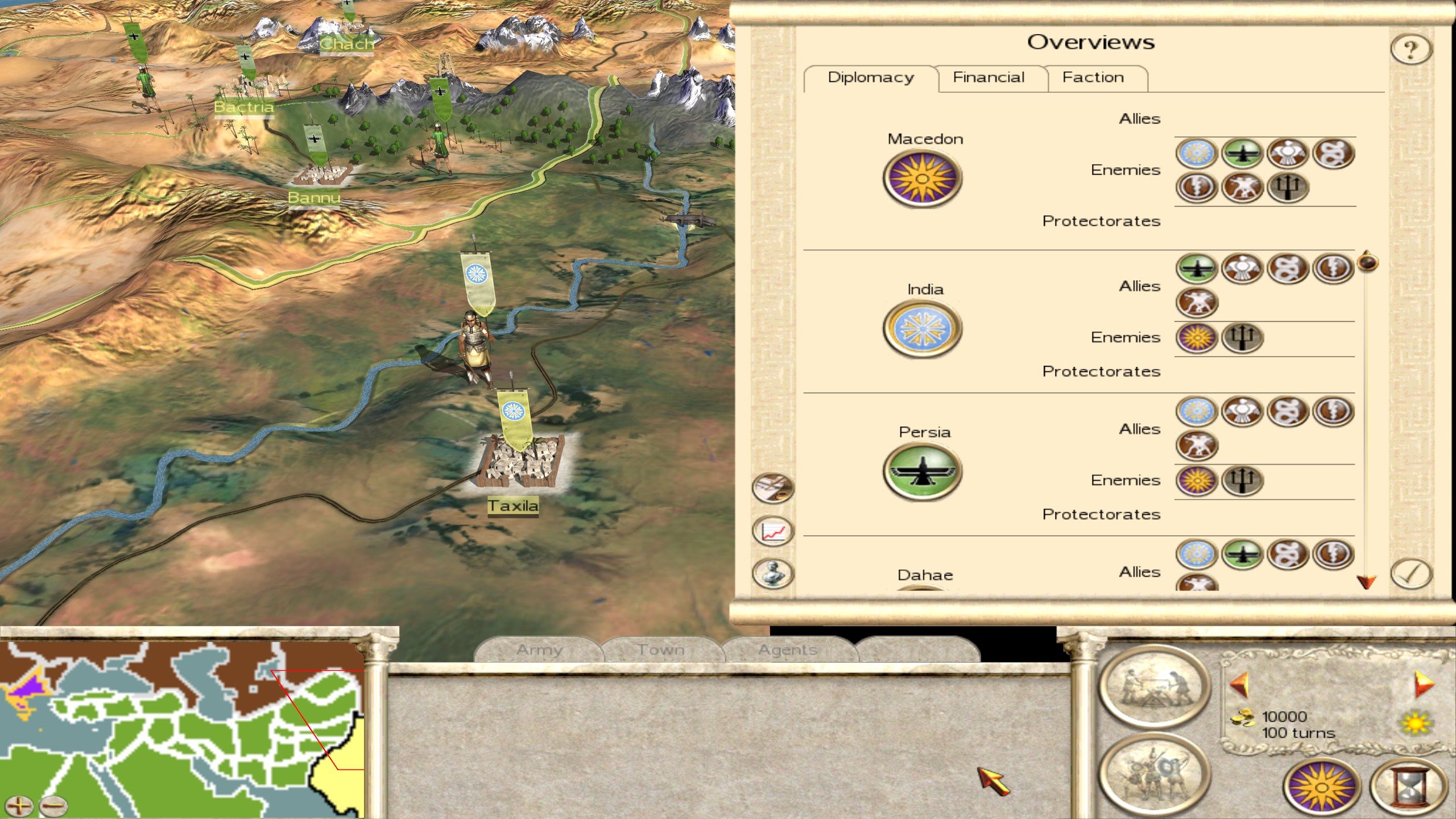Select the Macedon faction emblem
Viewport: 1456px width, 819px height.
click(x=922, y=179)
